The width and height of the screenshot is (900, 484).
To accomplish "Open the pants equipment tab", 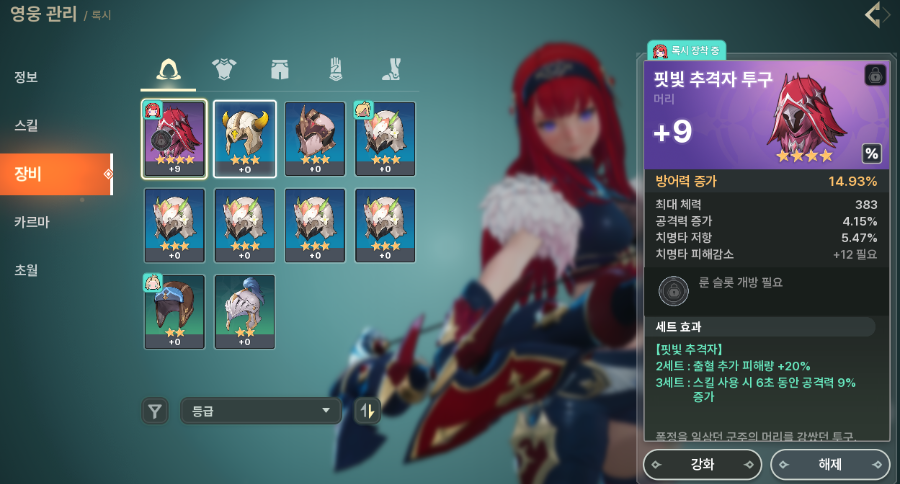I will pos(280,69).
